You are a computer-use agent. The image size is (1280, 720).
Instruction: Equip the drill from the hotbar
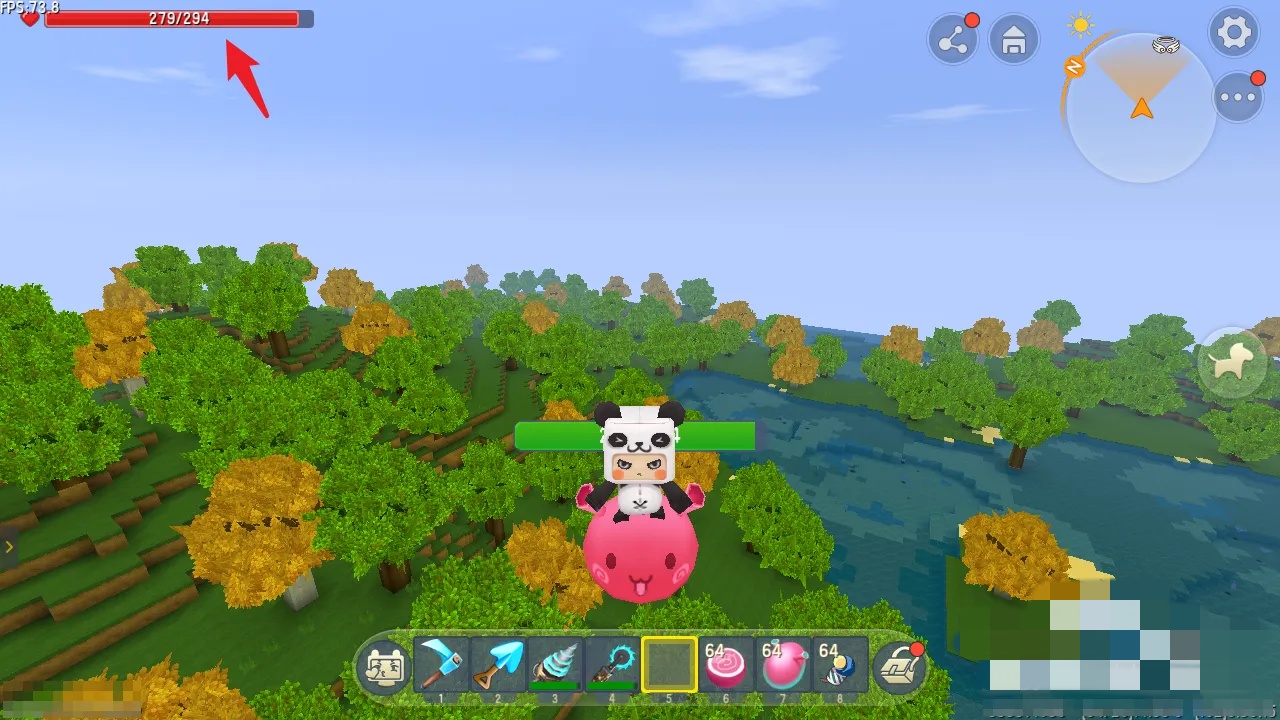pos(555,665)
